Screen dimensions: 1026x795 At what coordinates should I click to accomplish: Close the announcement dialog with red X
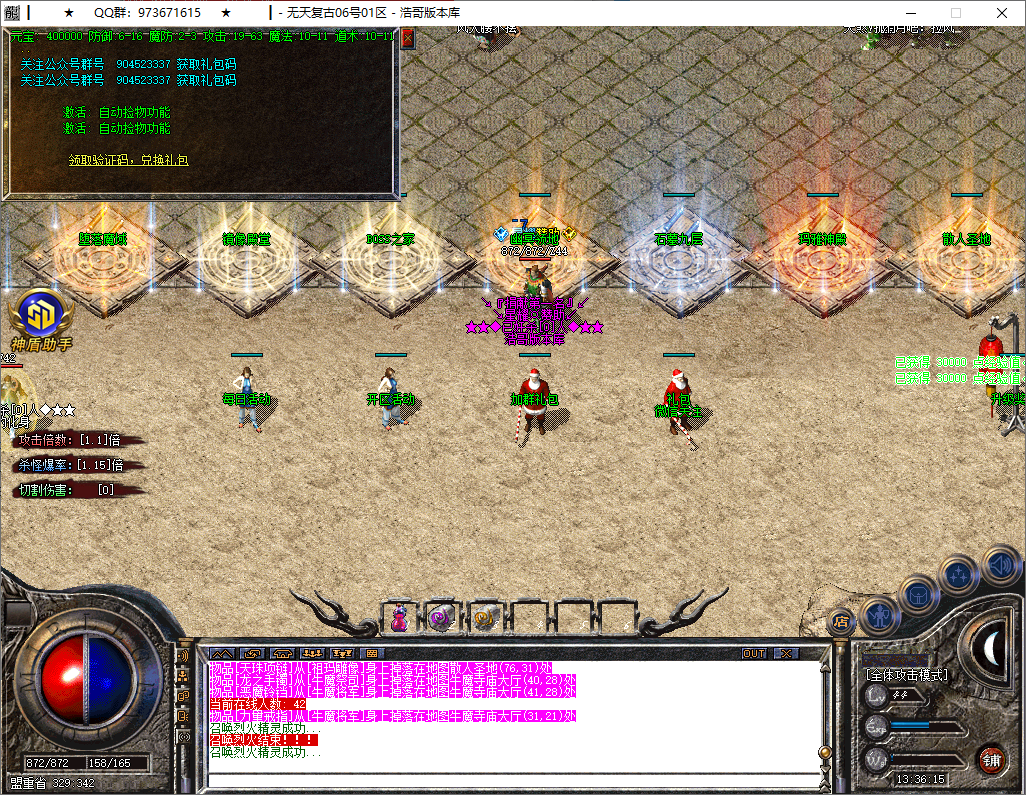pos(407,39)
